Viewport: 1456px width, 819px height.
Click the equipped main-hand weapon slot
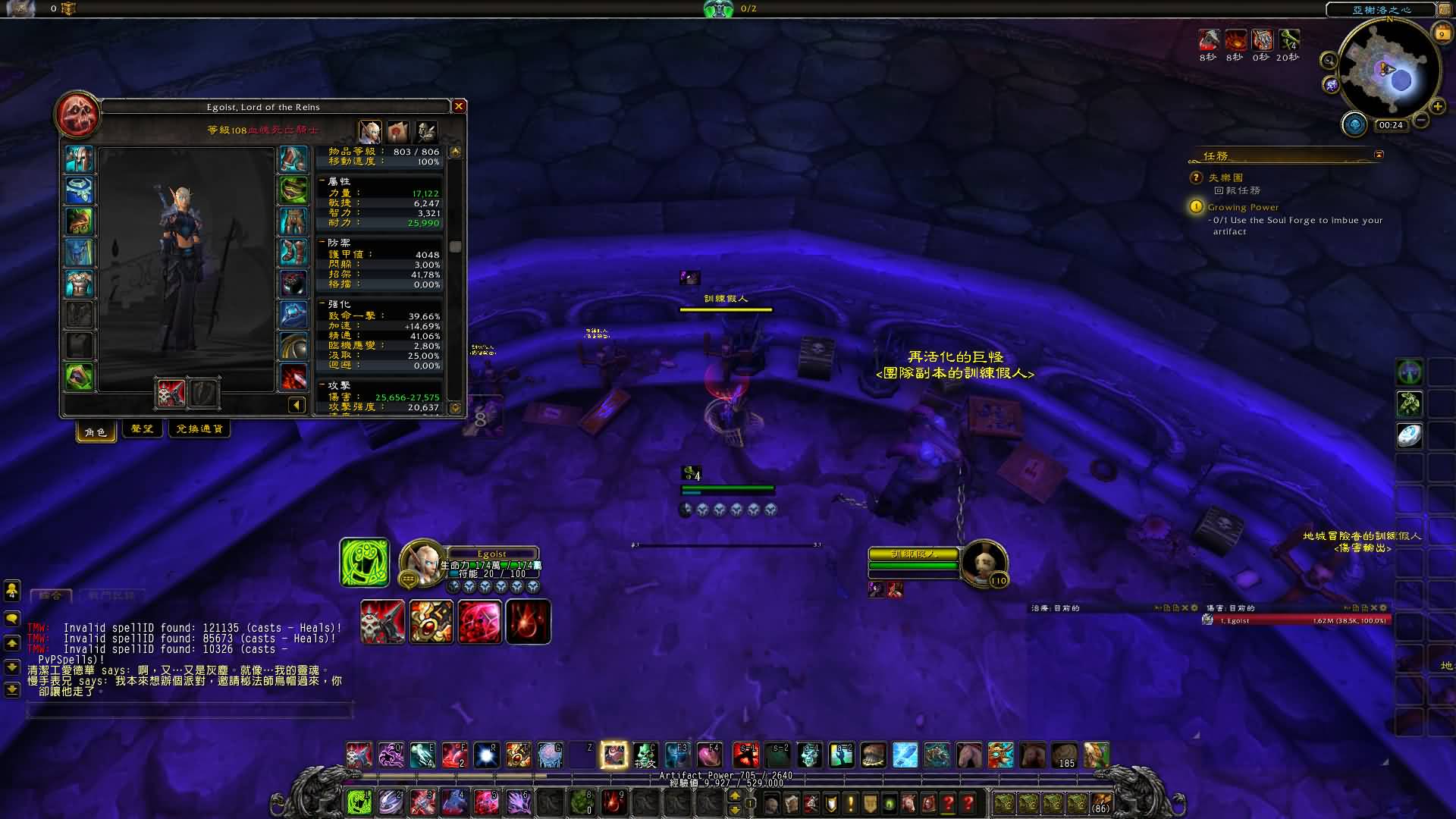pos(171,393)
